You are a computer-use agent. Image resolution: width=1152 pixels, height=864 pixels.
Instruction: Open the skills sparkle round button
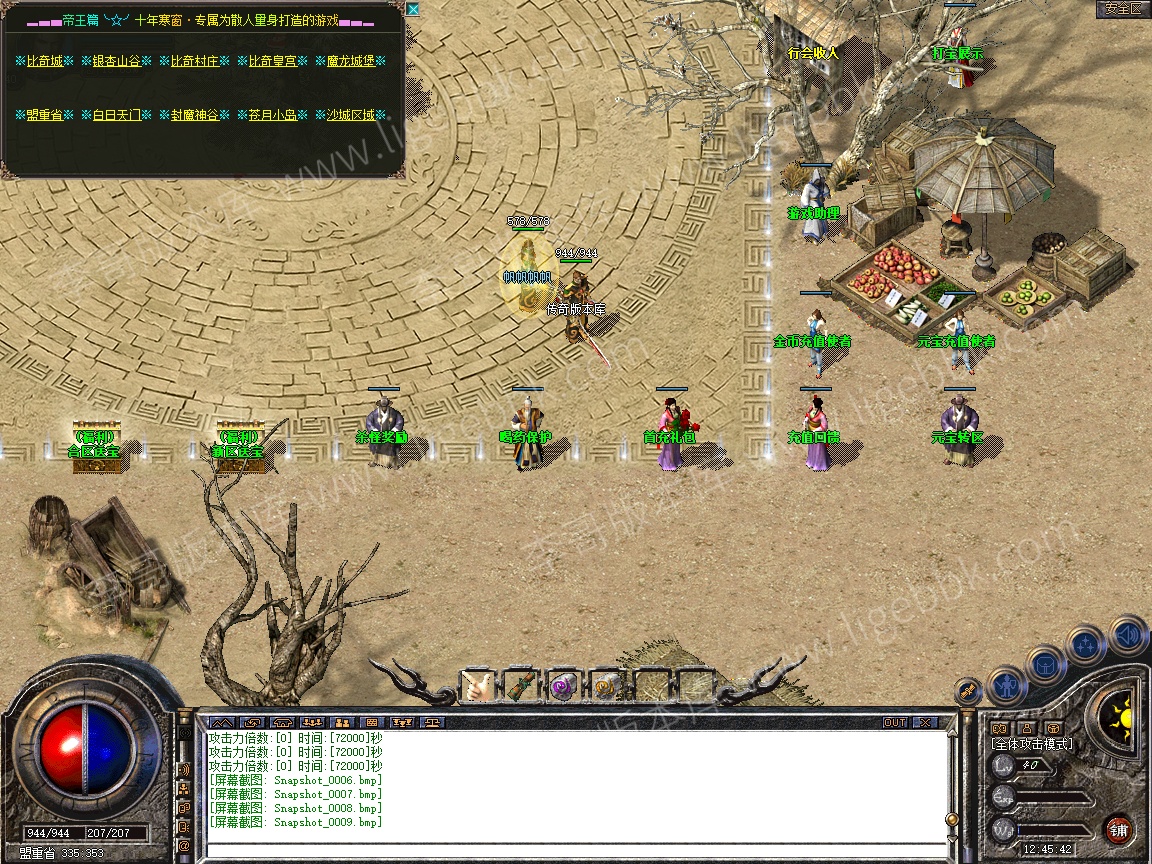(1086, 645)
